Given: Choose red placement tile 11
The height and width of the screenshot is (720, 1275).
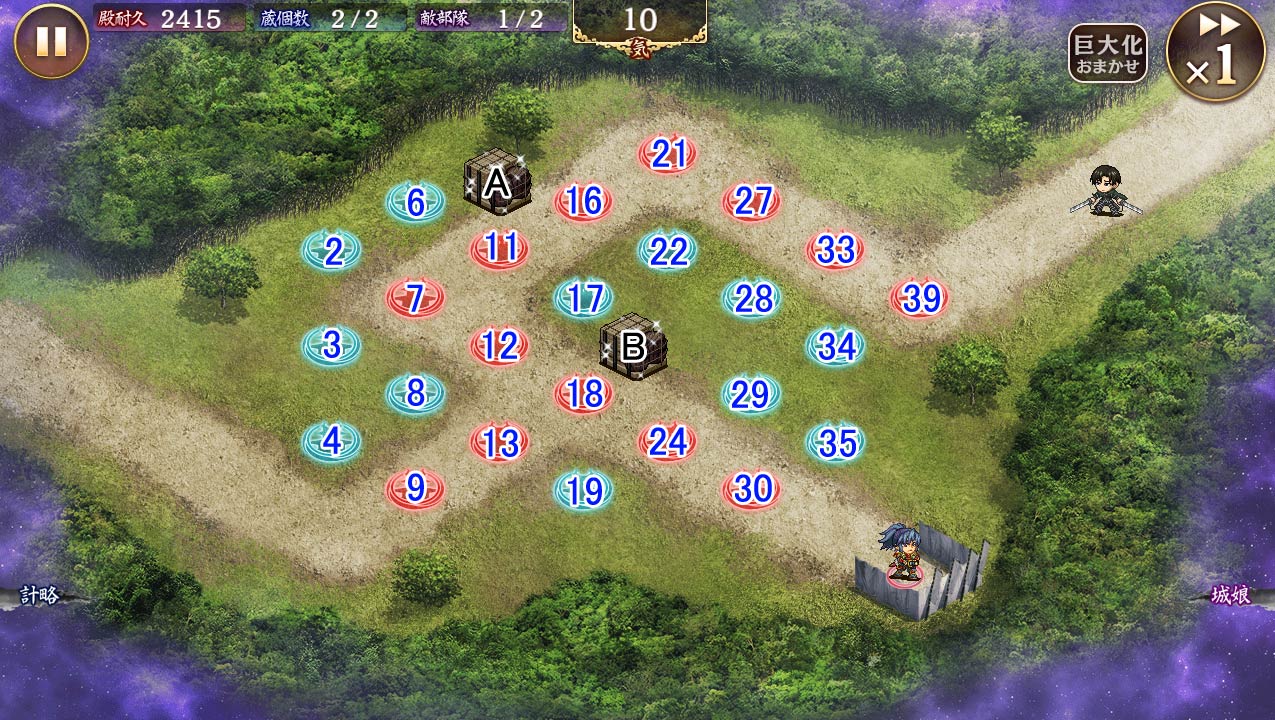Looking at the screenshot, I should (x=499, y=249).
